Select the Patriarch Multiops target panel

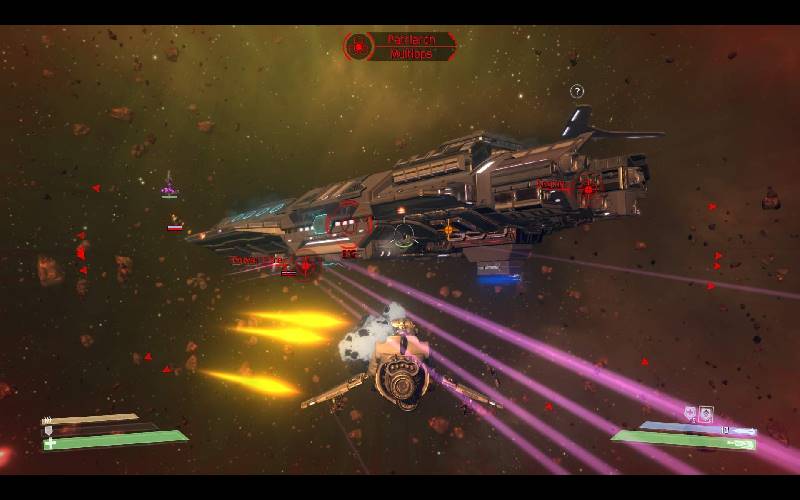(400, 46)
